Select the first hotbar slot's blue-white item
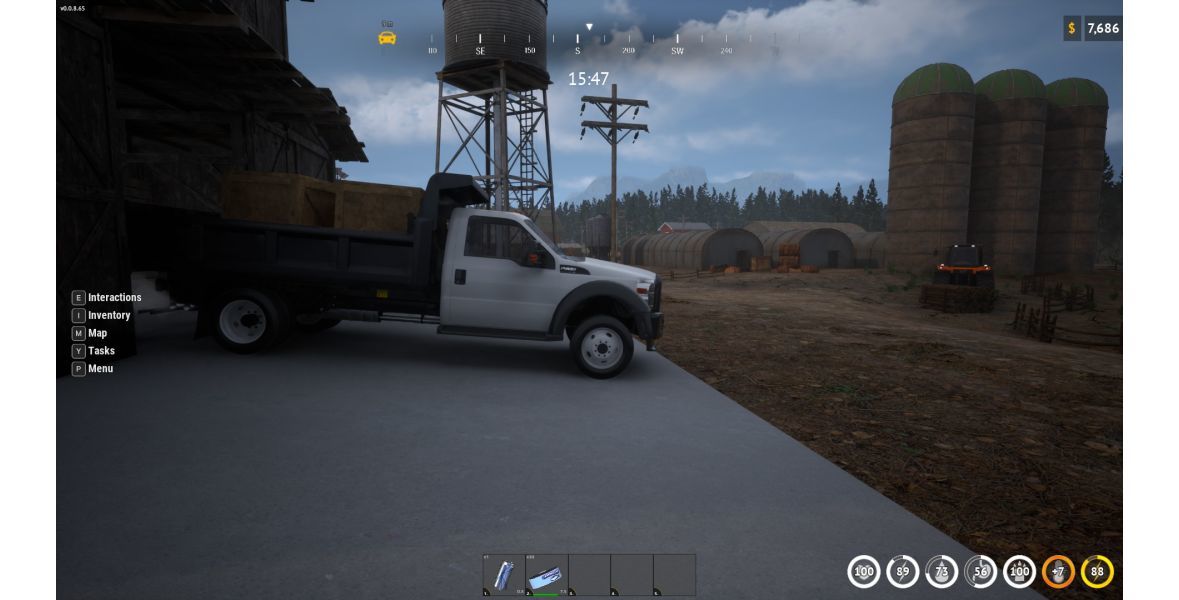Screen dimensions: 1179x600 click(504, 575)
